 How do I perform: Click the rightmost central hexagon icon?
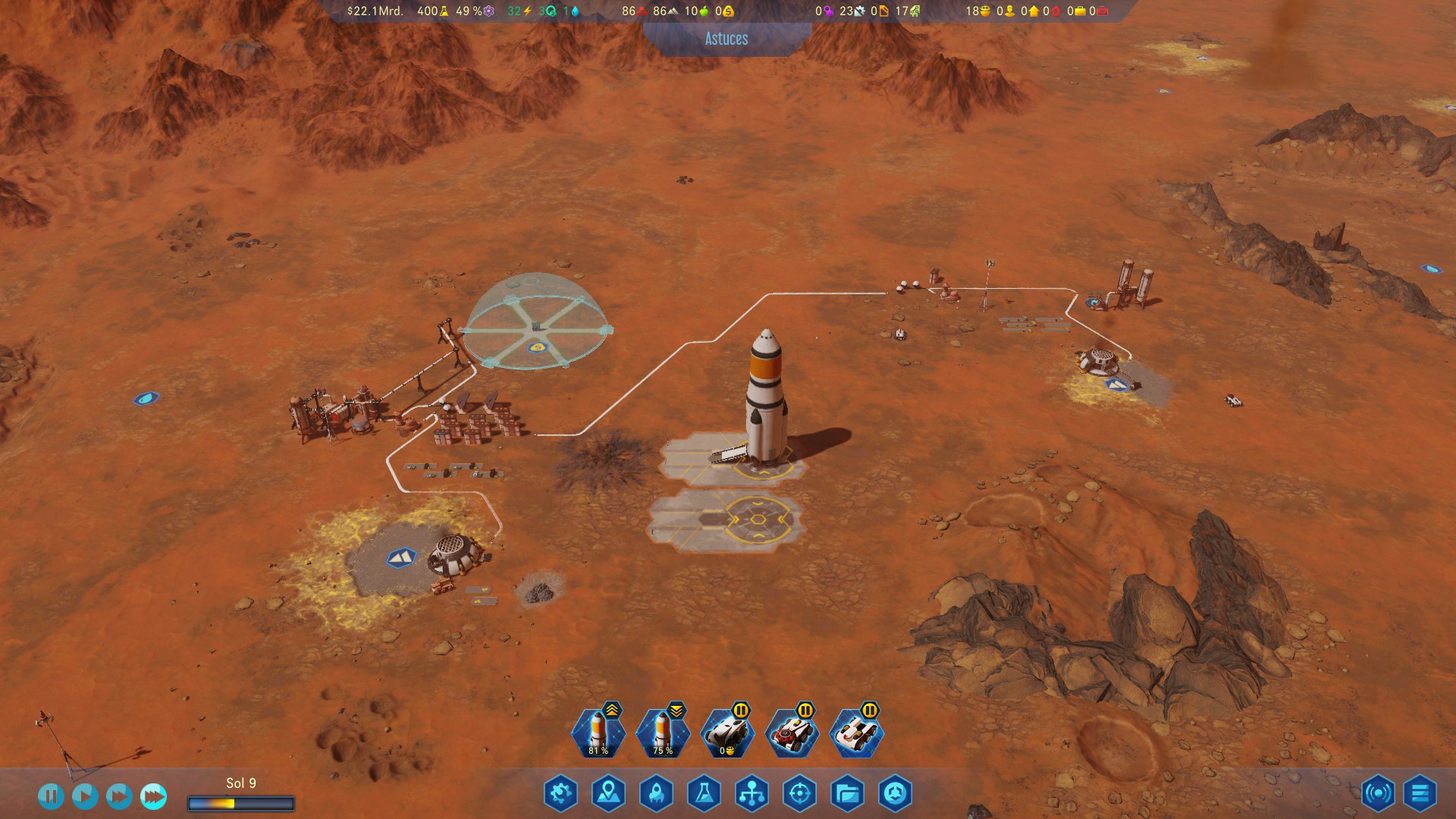click(x=895, y=794)
